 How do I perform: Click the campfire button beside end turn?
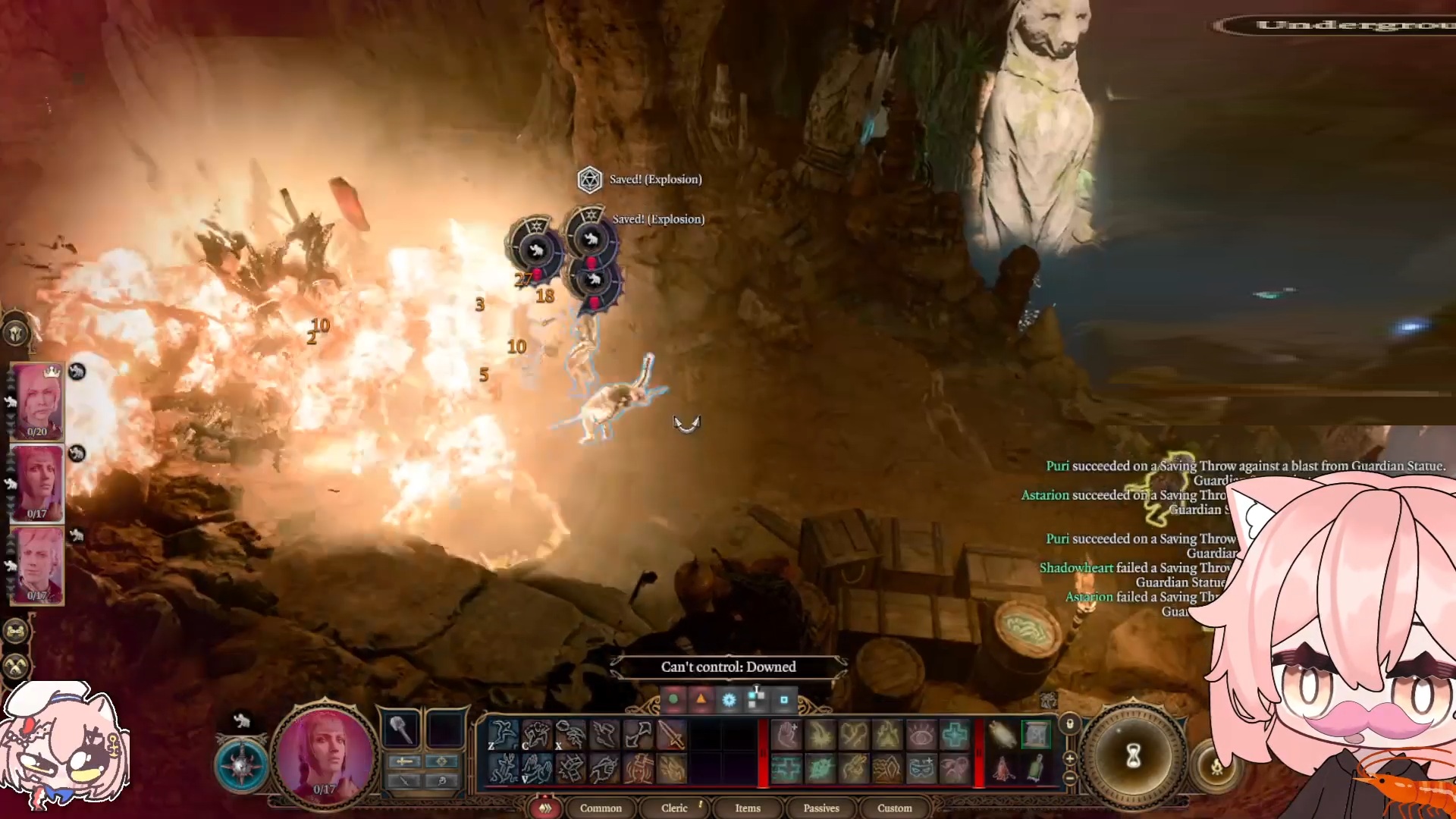pos(1216,767)
